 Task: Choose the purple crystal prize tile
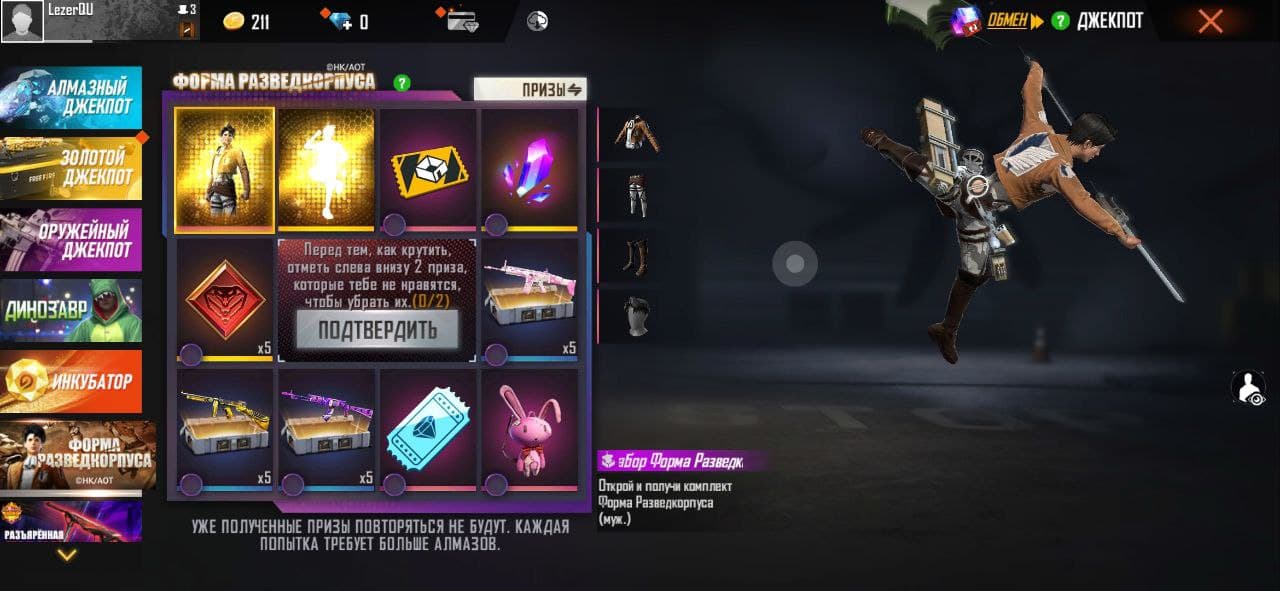point(529,167)
